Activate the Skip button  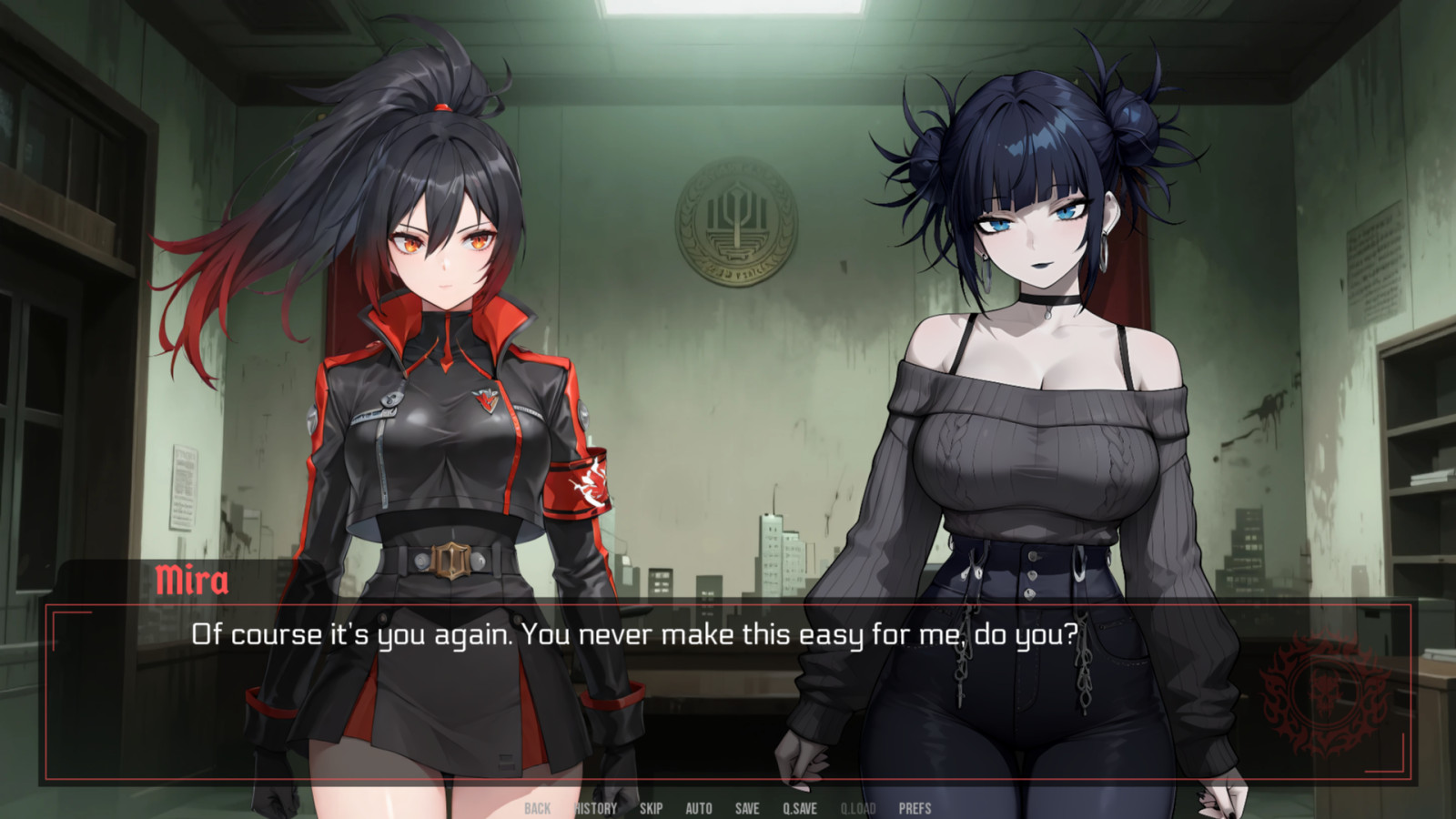click(651, 808)
